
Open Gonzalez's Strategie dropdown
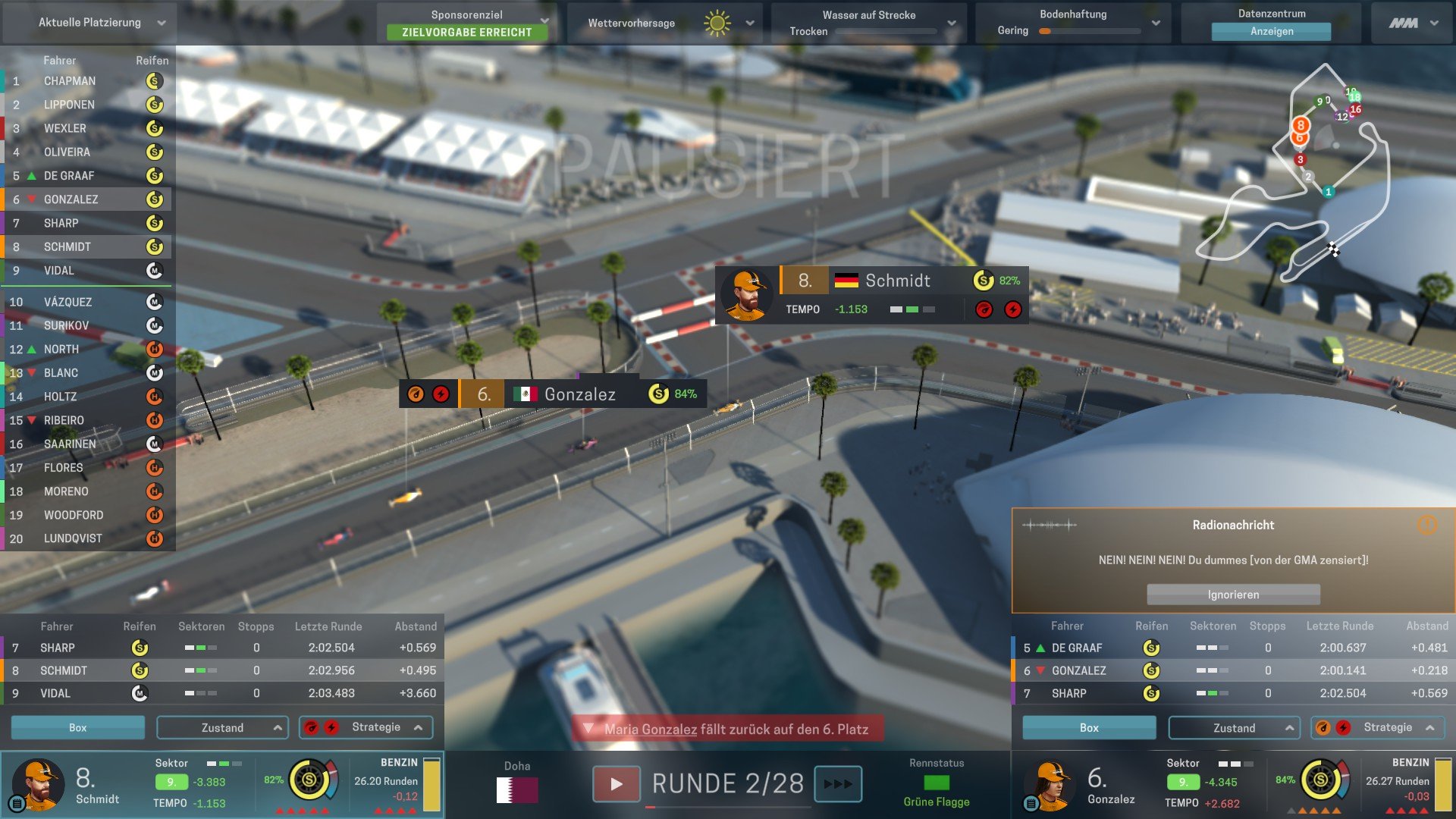click(x=1378, y=727)
